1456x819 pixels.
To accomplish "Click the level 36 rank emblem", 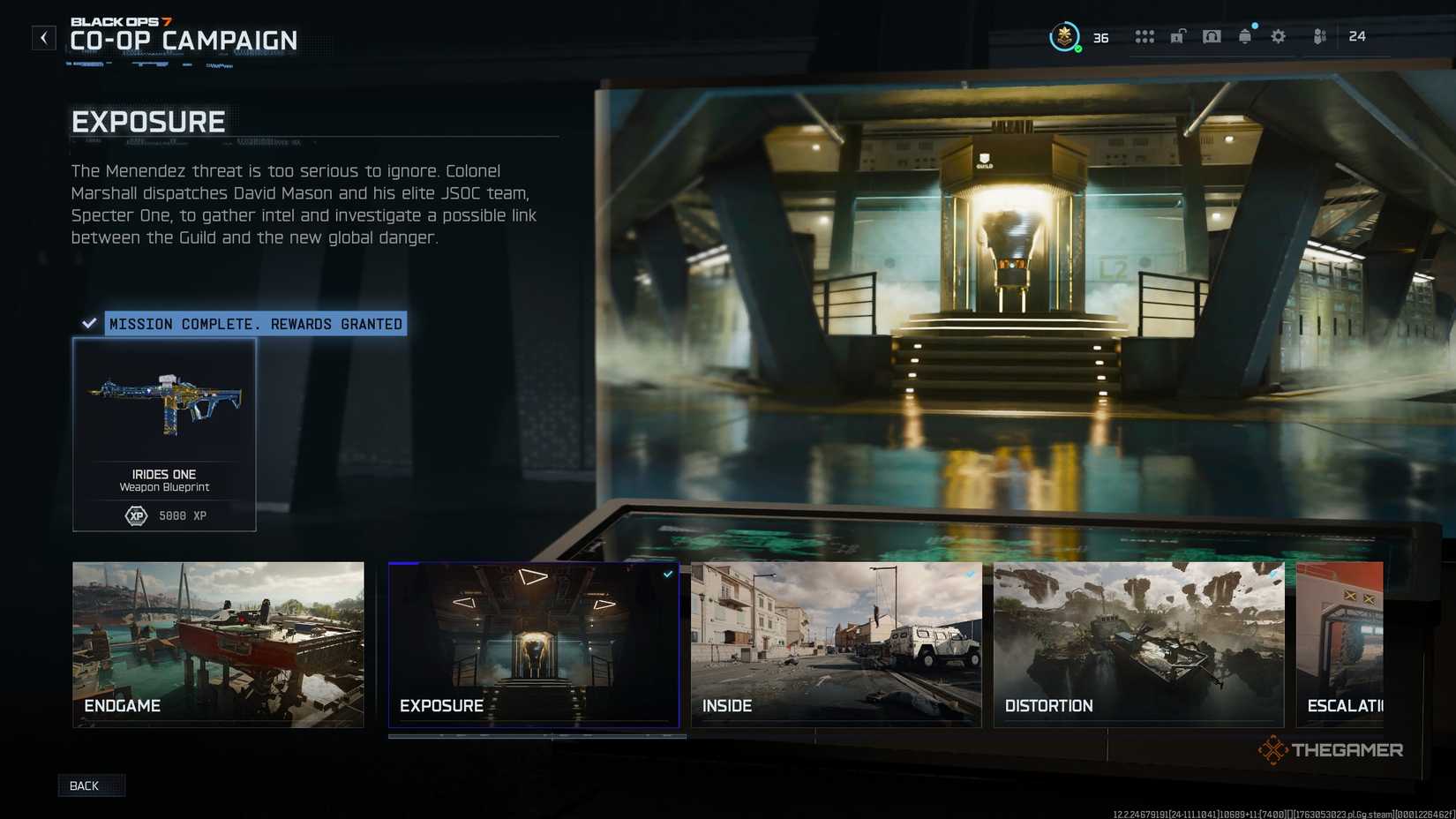I will pos(1066,35).
